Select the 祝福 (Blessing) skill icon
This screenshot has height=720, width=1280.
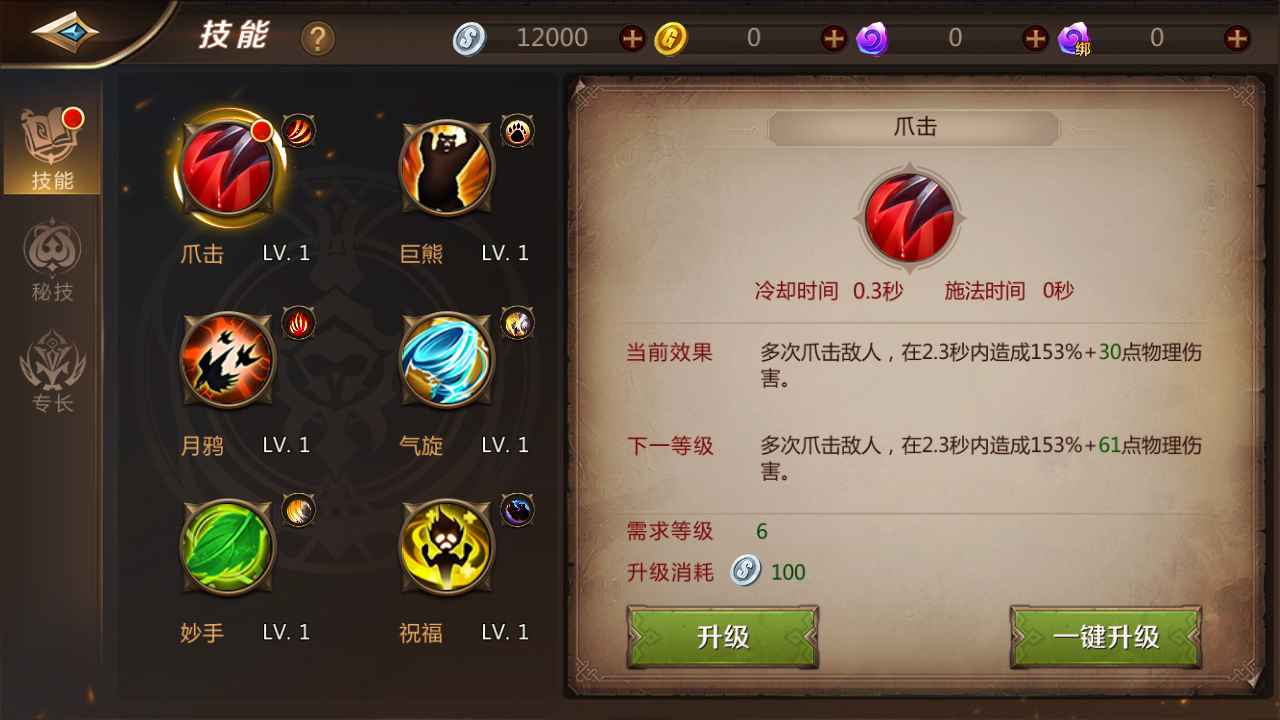446,547
